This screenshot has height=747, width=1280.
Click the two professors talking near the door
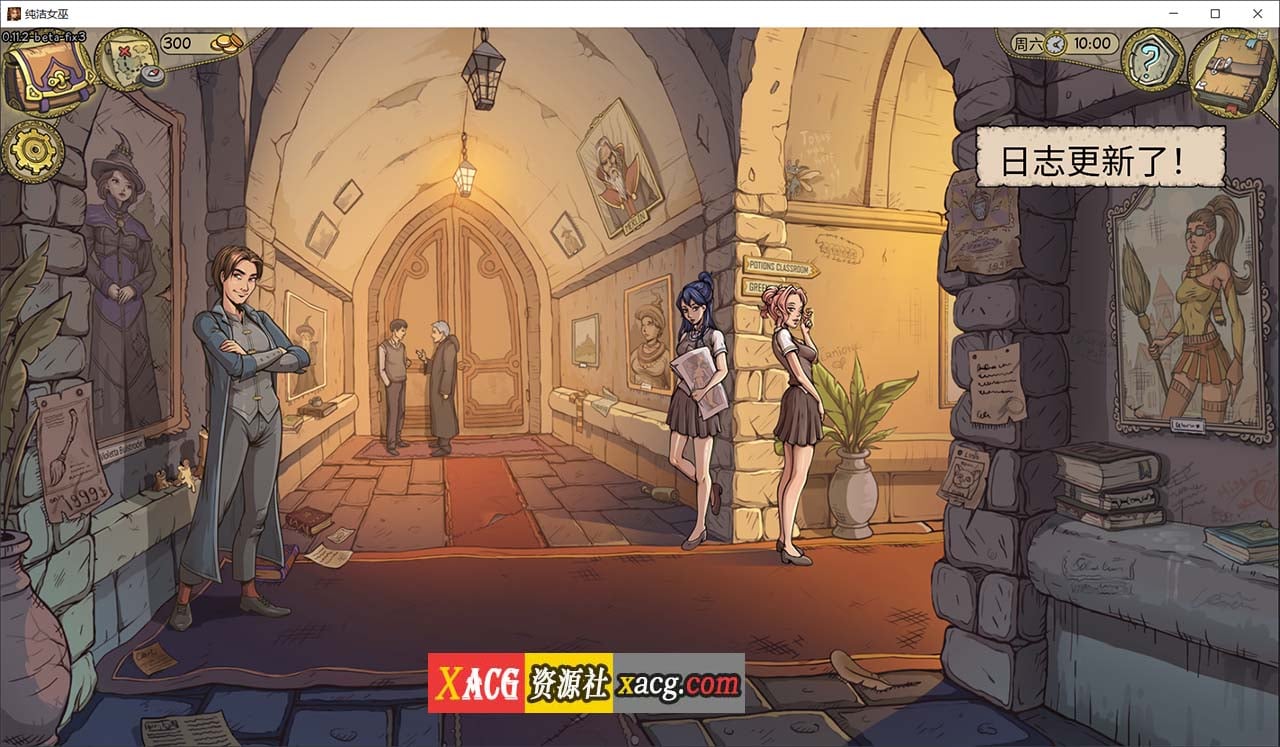[x=415, y=380]
